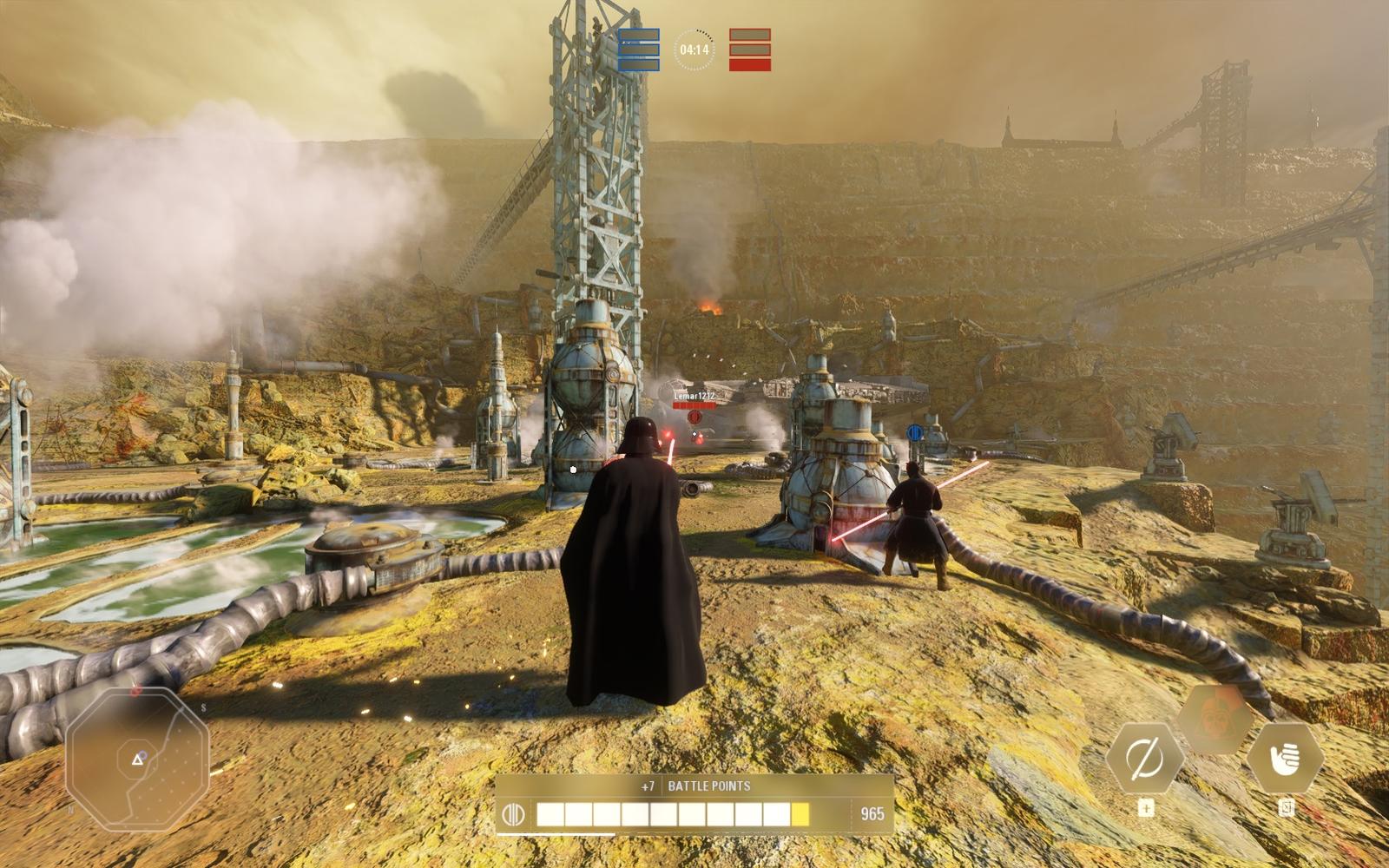The height and width of the screenshot is (868, 1389).
Task: Activate the lightsaber throw ability
Action: pyautogui.click(x=1144, y=759)
